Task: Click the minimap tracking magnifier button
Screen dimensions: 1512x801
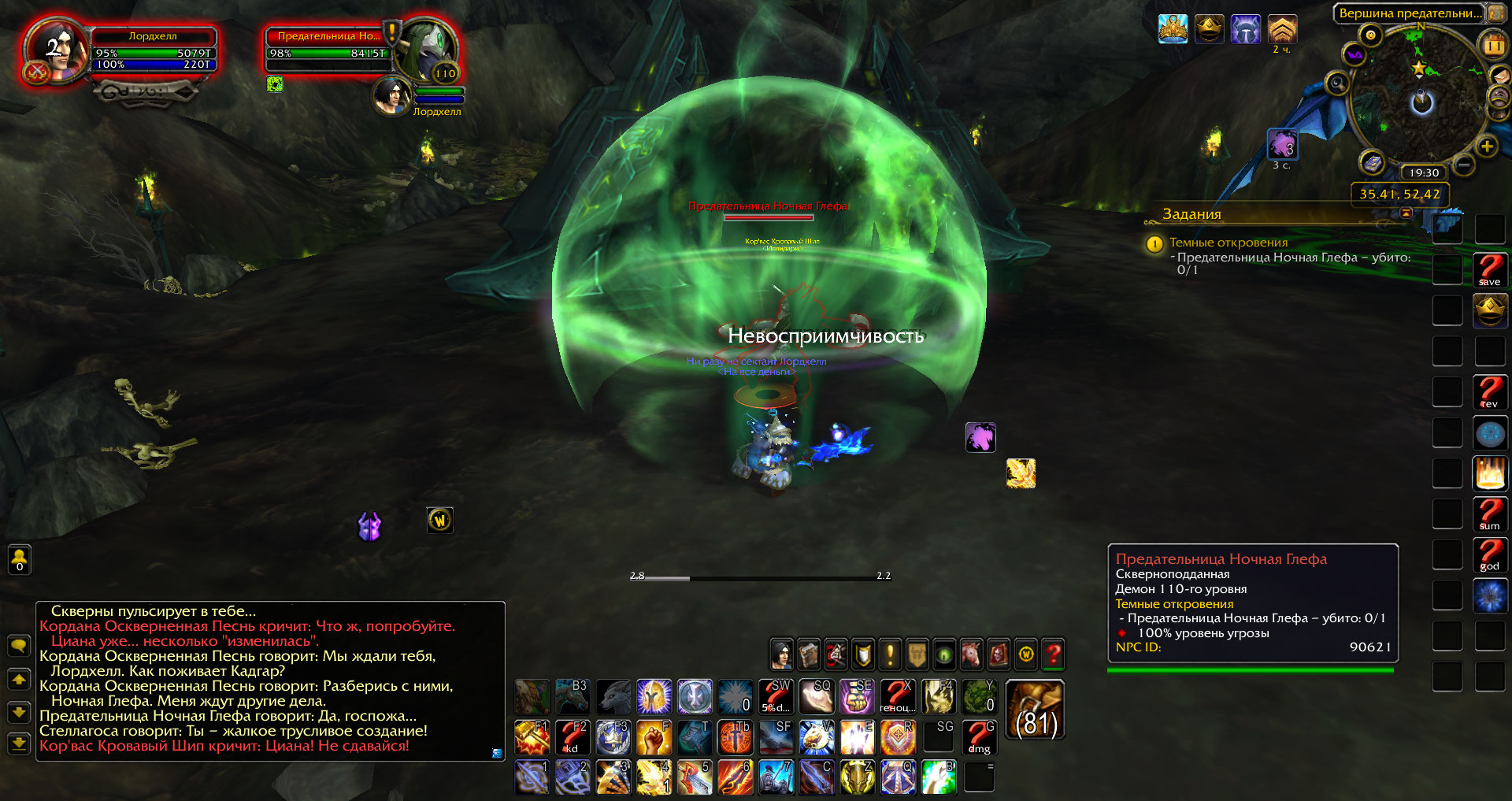Action: (x=1336, y=83)
